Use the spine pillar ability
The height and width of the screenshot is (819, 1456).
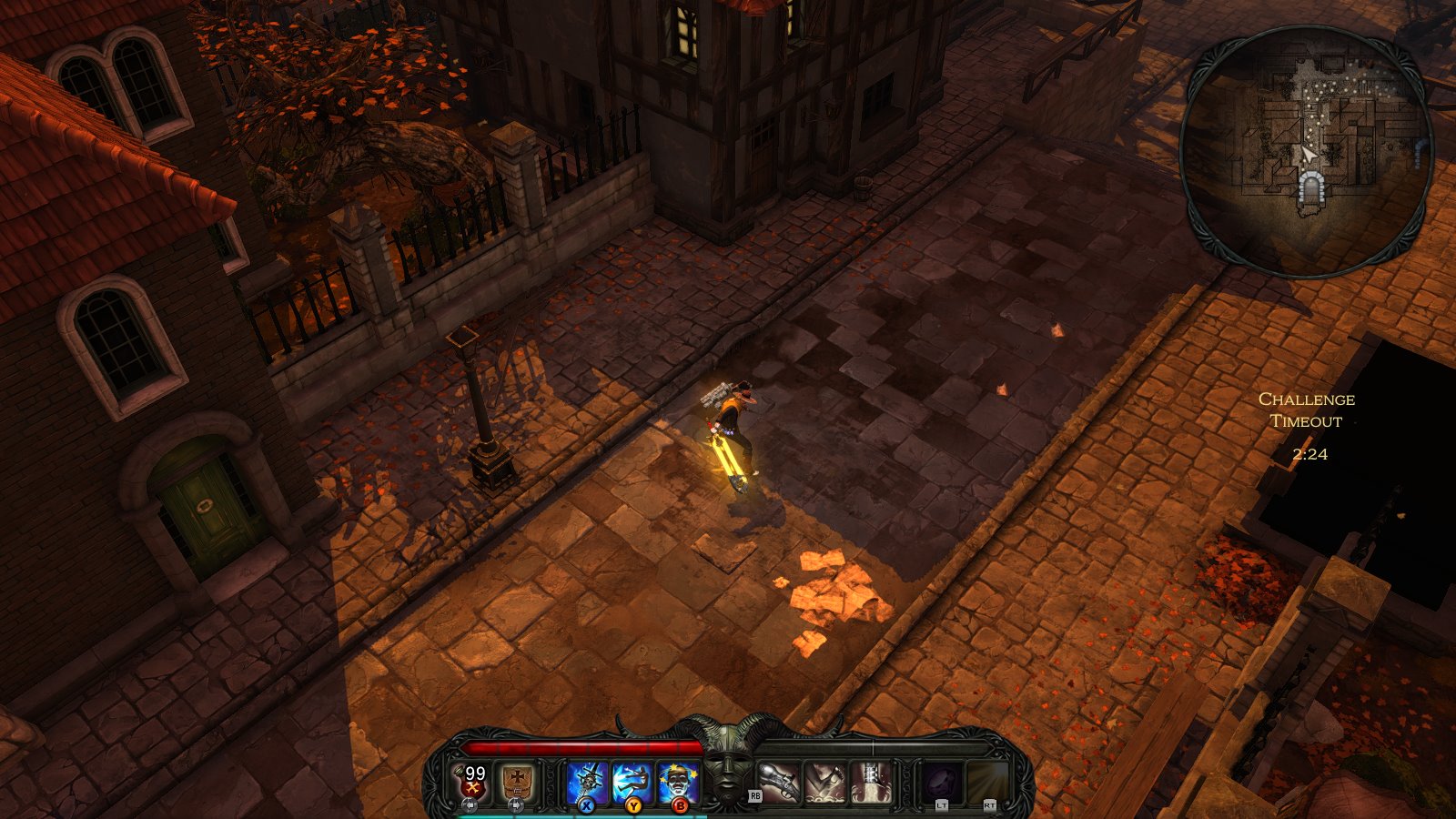coord(871,782)
